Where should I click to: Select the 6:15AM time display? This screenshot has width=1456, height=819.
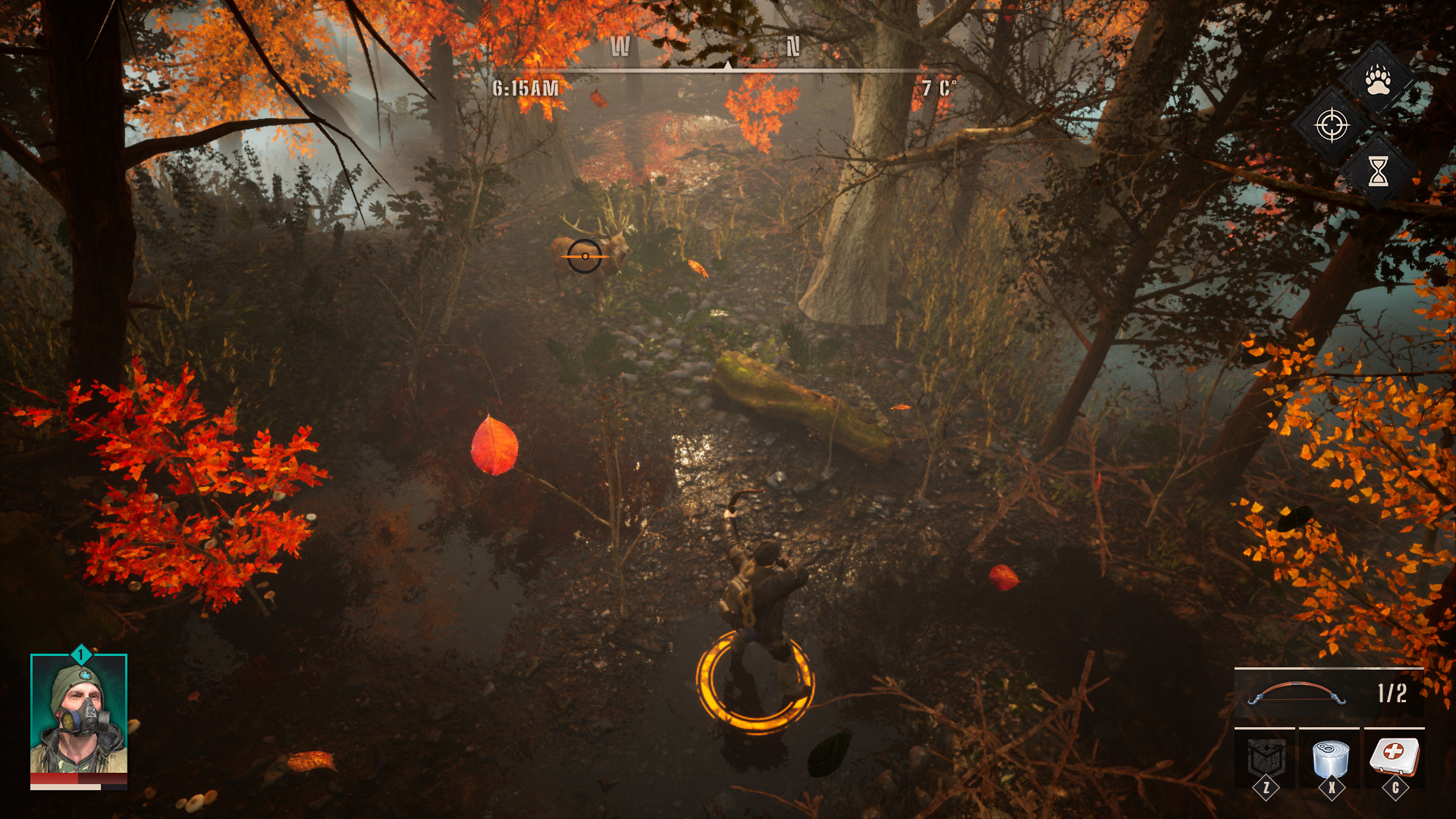pyautogui.click(x=526, y=86)
